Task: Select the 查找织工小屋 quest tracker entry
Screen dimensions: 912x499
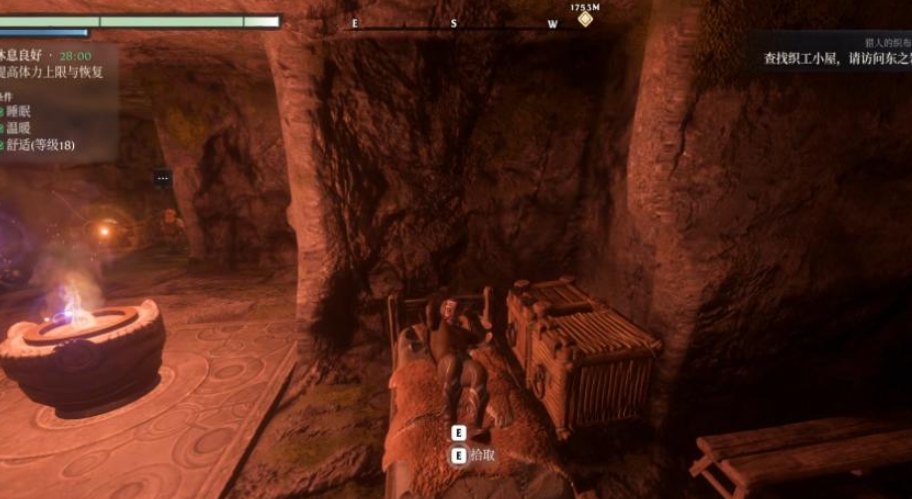Action: pos(837,59)
